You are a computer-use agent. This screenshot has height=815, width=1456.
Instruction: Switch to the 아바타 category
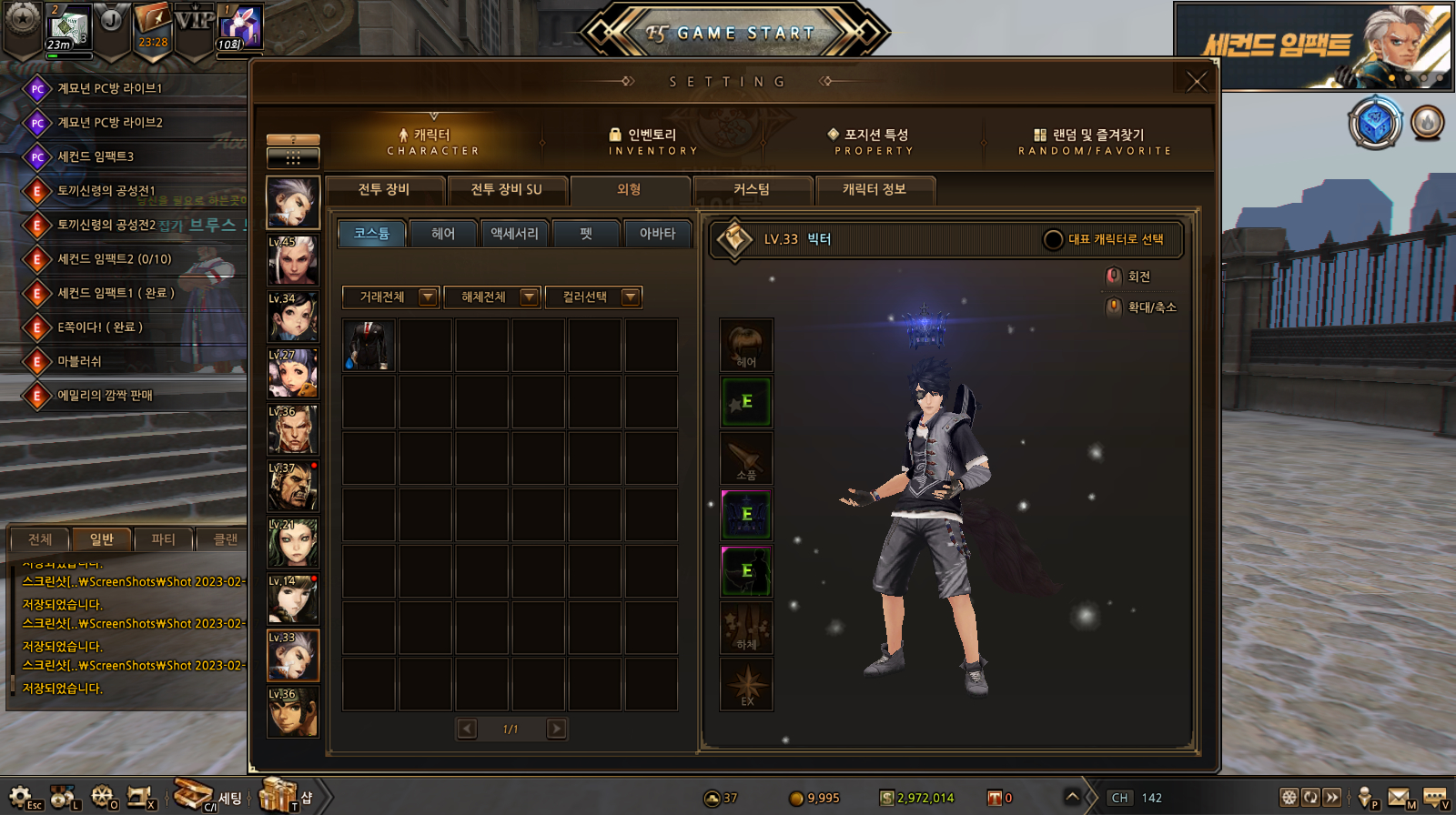click(657, 234)
